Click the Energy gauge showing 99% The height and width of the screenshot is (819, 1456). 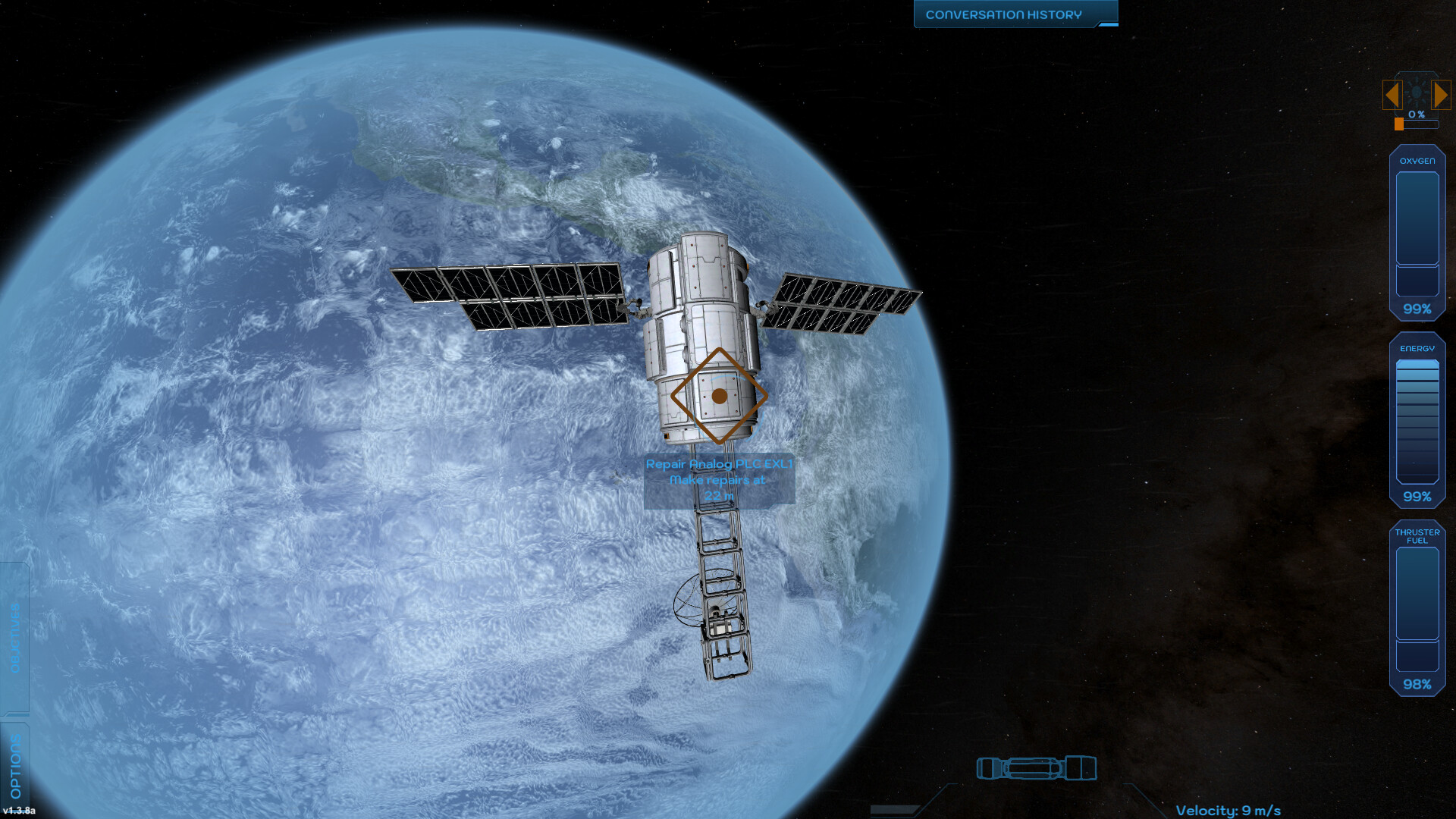click(1417, 421)
